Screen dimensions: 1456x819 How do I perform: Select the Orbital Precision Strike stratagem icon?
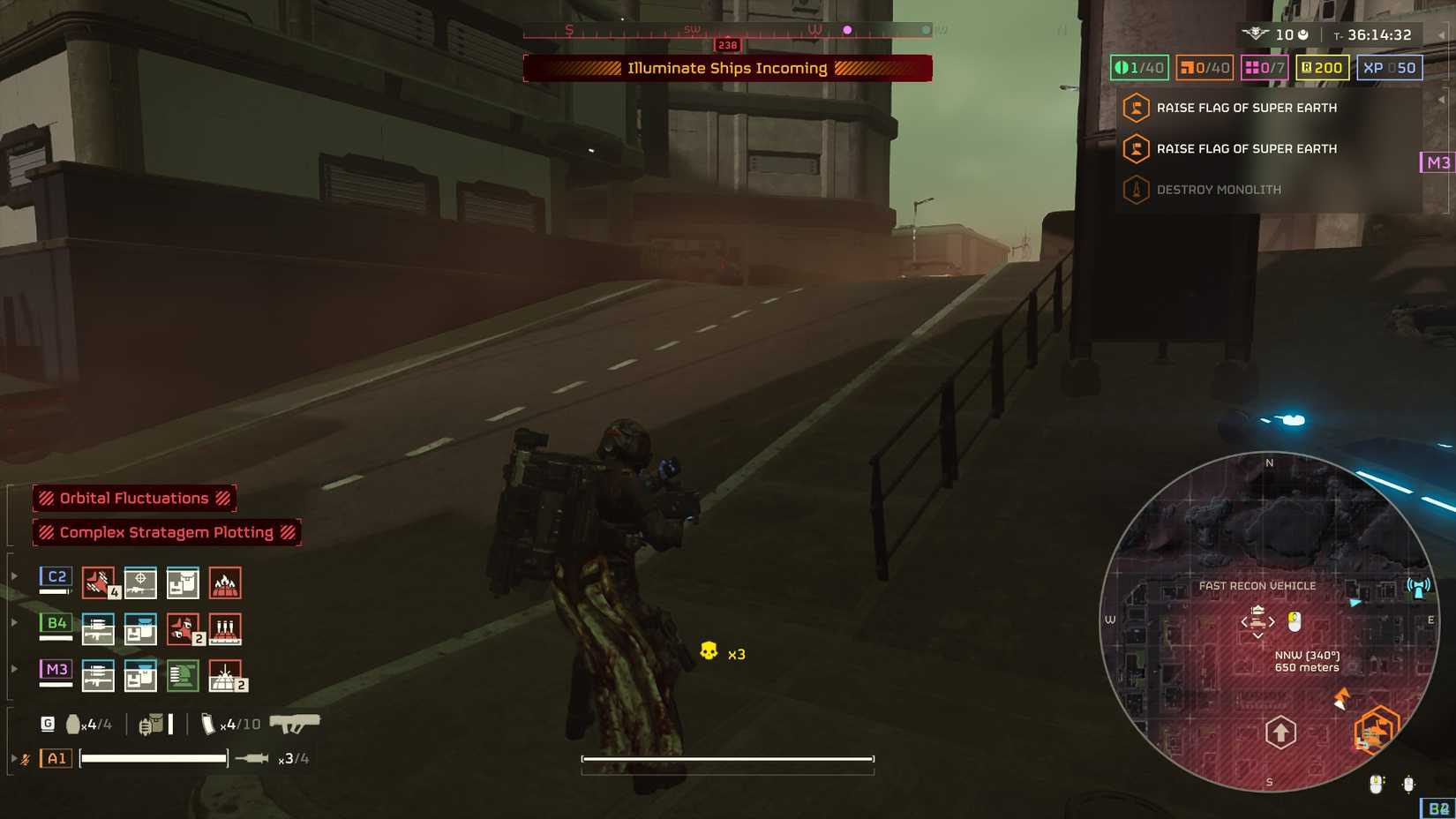click(142, 582)
